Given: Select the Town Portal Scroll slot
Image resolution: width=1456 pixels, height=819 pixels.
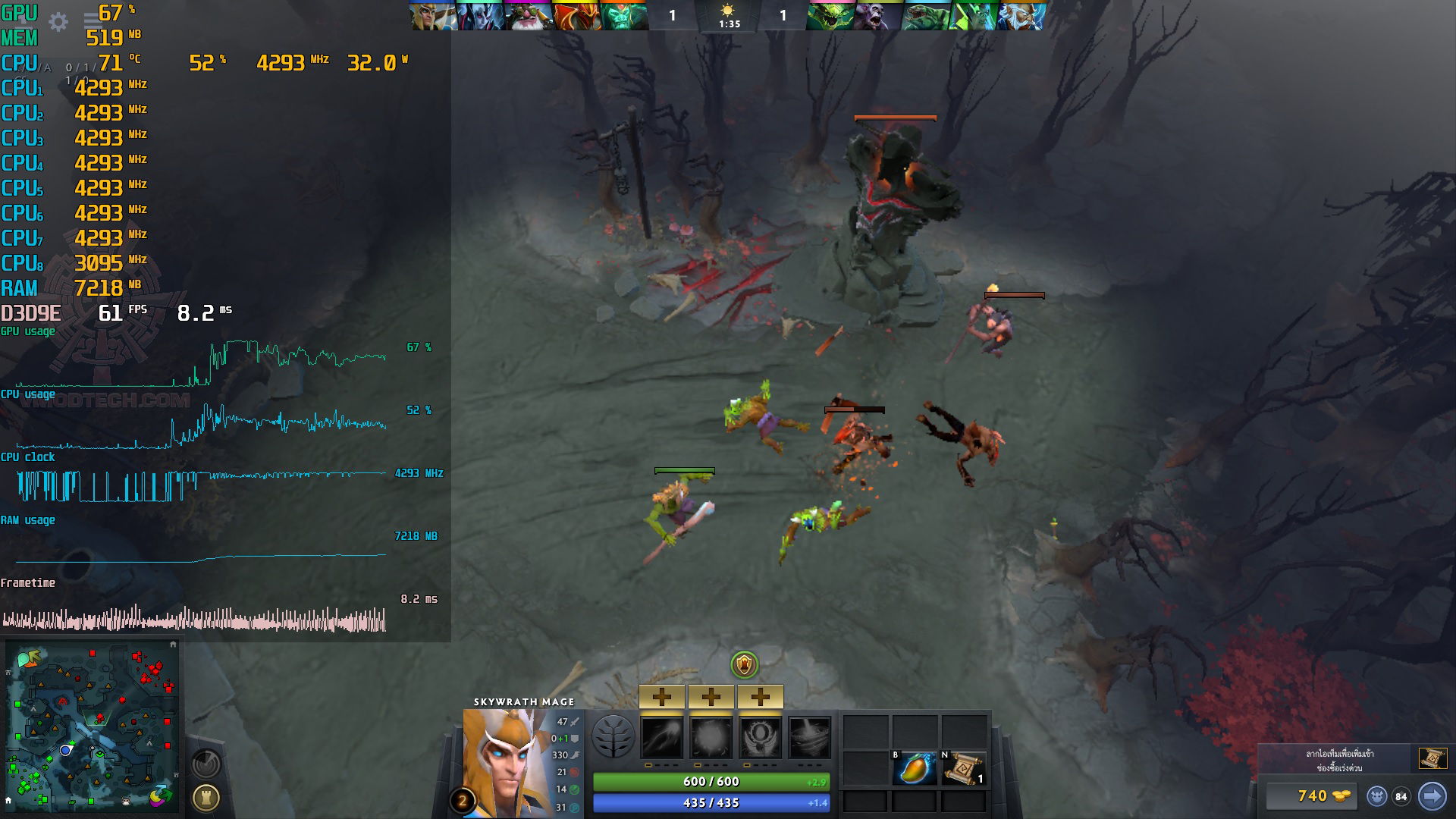Looking at the screenshot, I should [963, 768].
